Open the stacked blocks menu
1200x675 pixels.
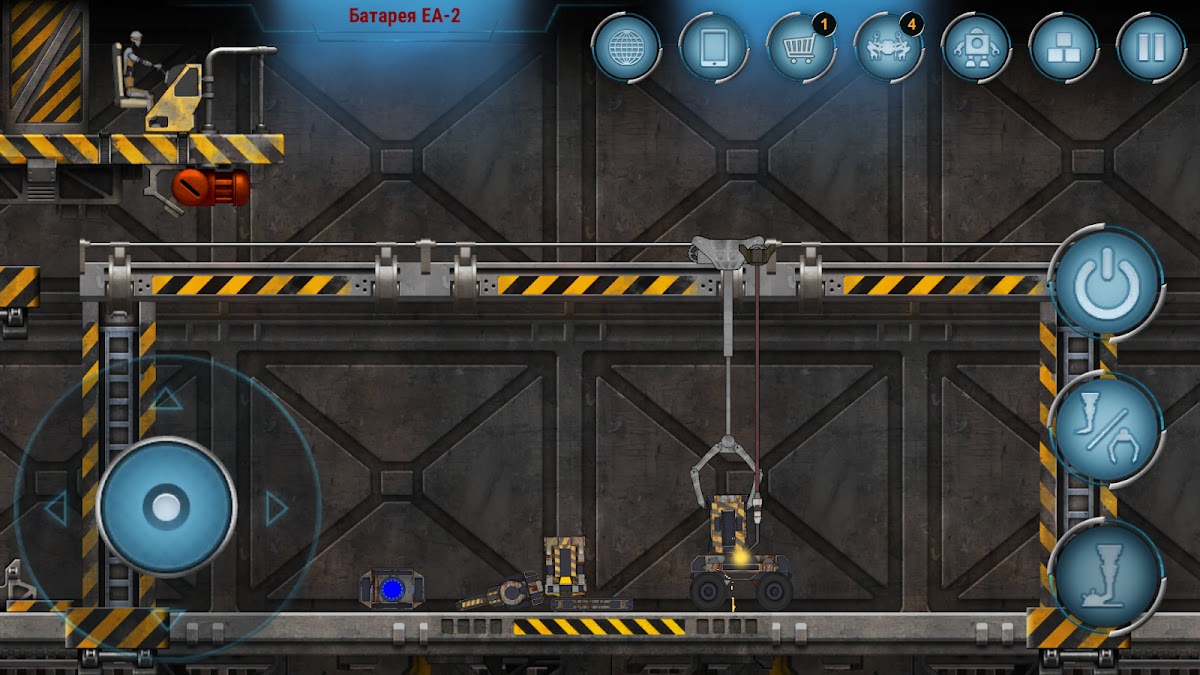click(1063, 47)
